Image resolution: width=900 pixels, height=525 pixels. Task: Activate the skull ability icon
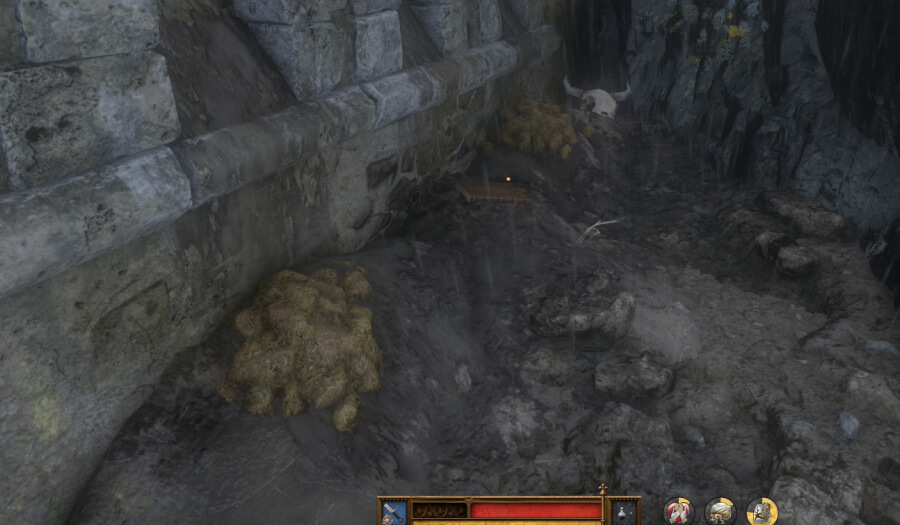[x=720, y=511]
